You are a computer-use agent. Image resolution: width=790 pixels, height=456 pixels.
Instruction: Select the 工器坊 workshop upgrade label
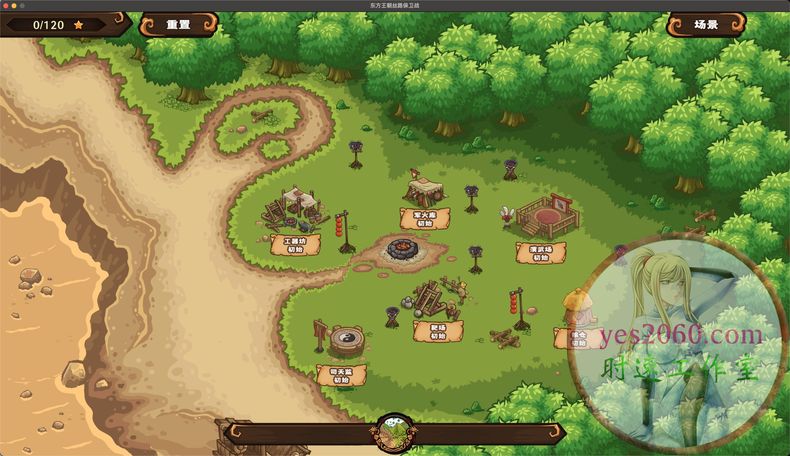295,244
